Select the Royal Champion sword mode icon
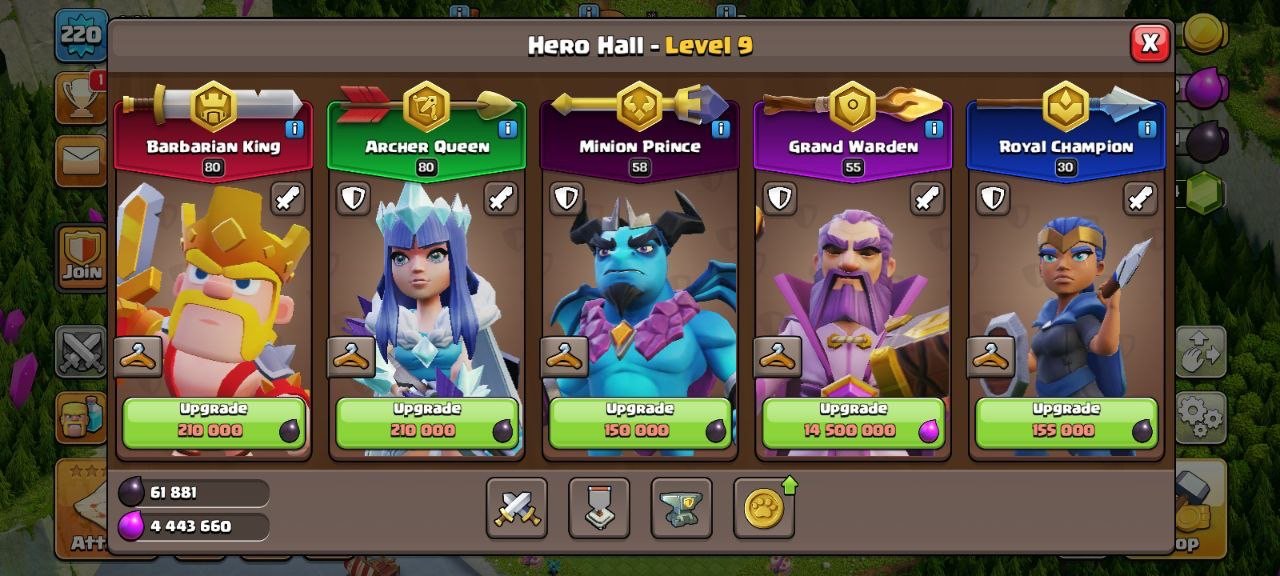 click(x=1140, y=198)
